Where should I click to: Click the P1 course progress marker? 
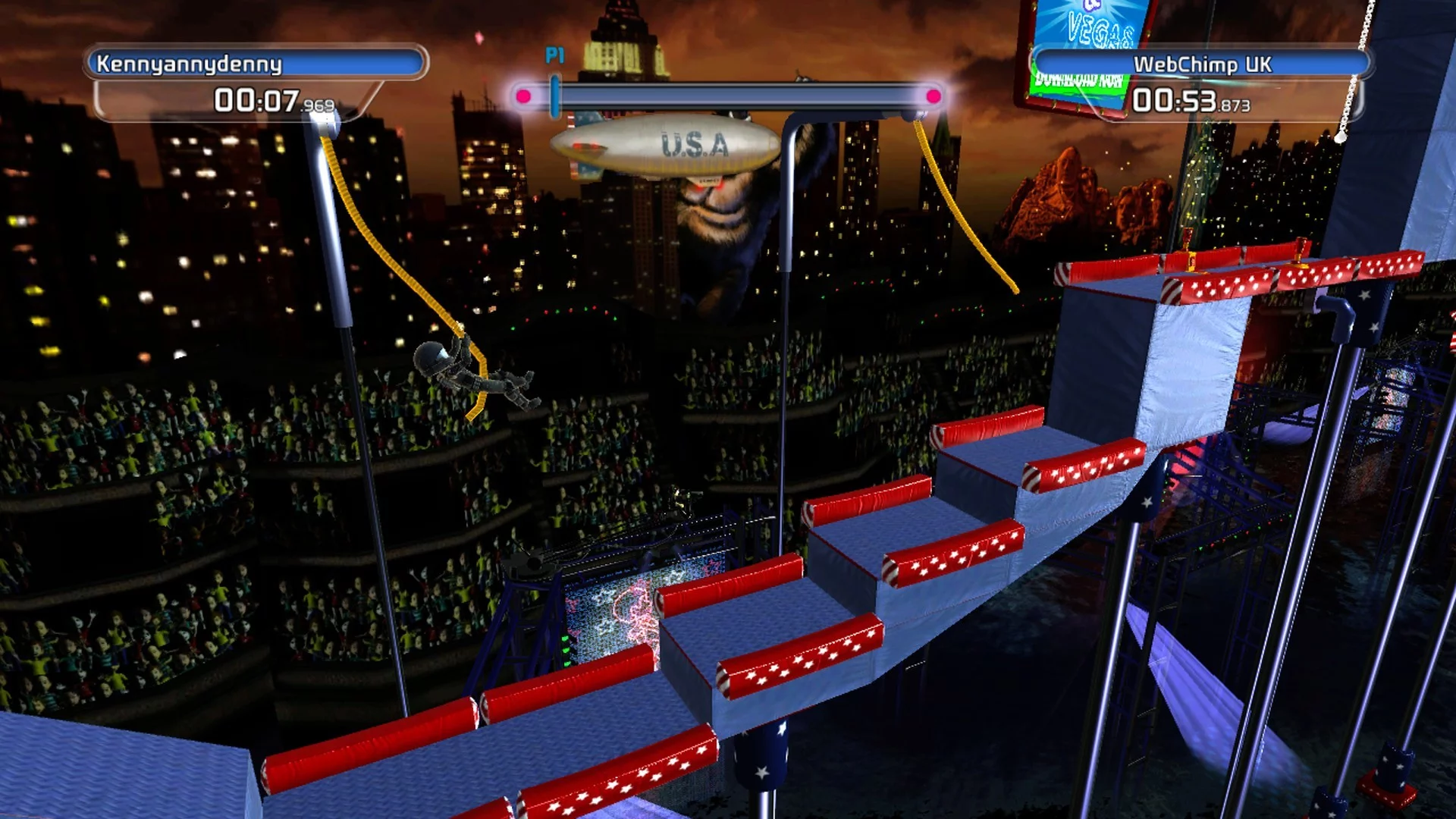[556, 96]
